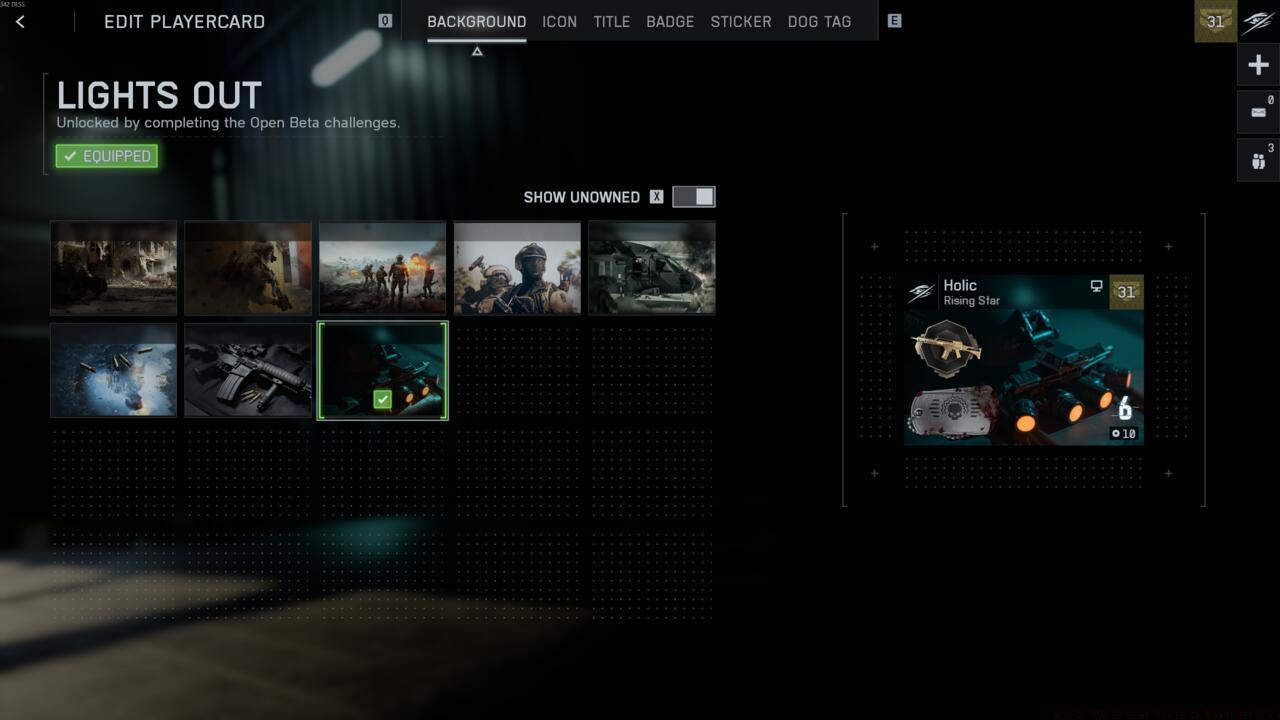The image size is (1280, 720).
Task: Click the back arrow to exit playercard editing
Action: tap(20, 21)
